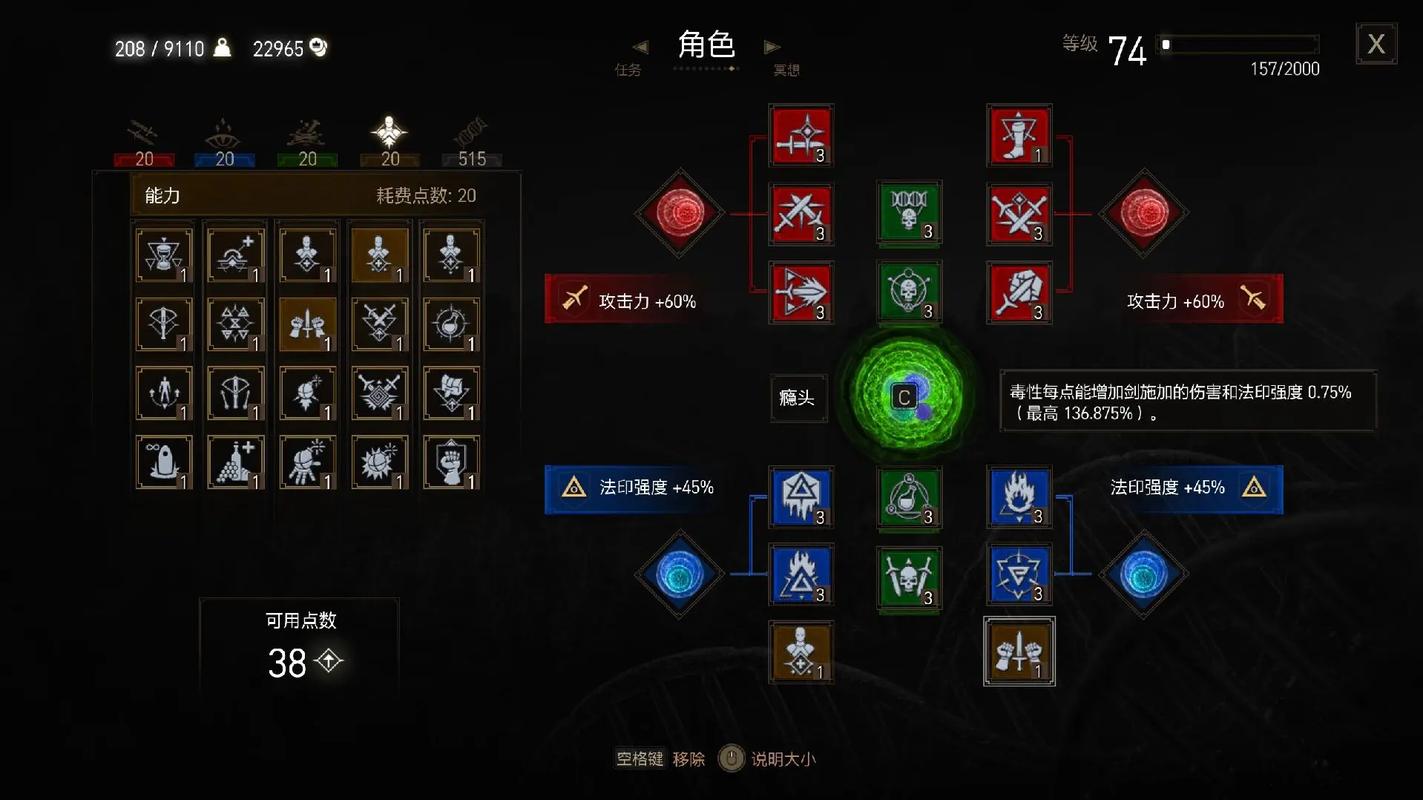Open the signs skills category
The height and width of the screenshot is (800, 1423).
click(225, 132)
